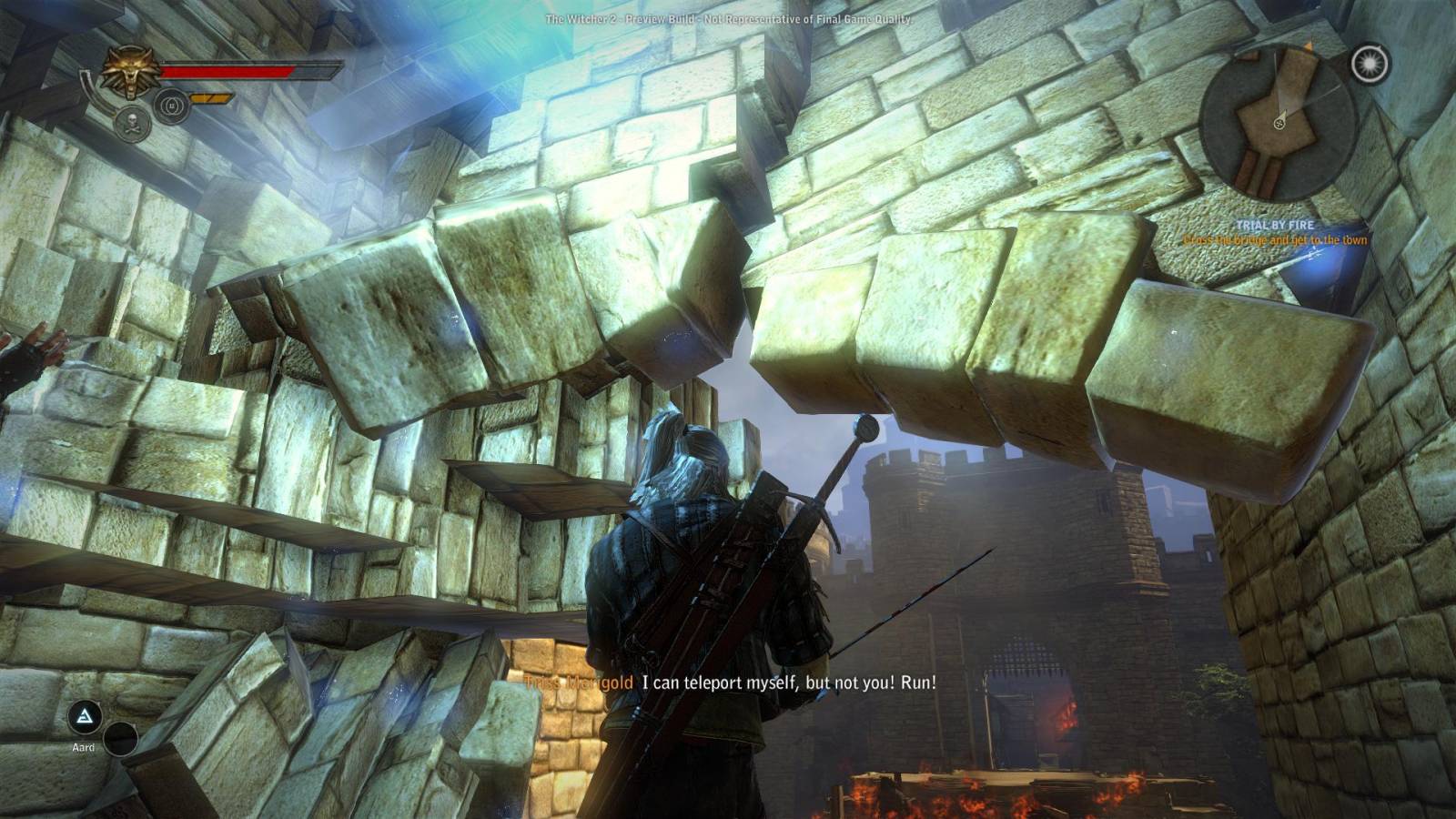
Task: Select the Aard sign icon
Action: (x=85, y=717)
